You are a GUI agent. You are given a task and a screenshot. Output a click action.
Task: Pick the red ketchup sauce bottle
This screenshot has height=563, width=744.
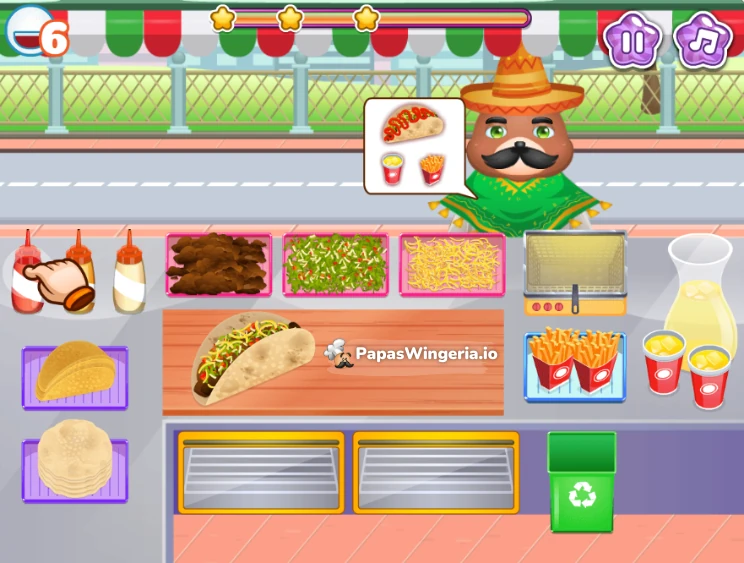(26, 273)
